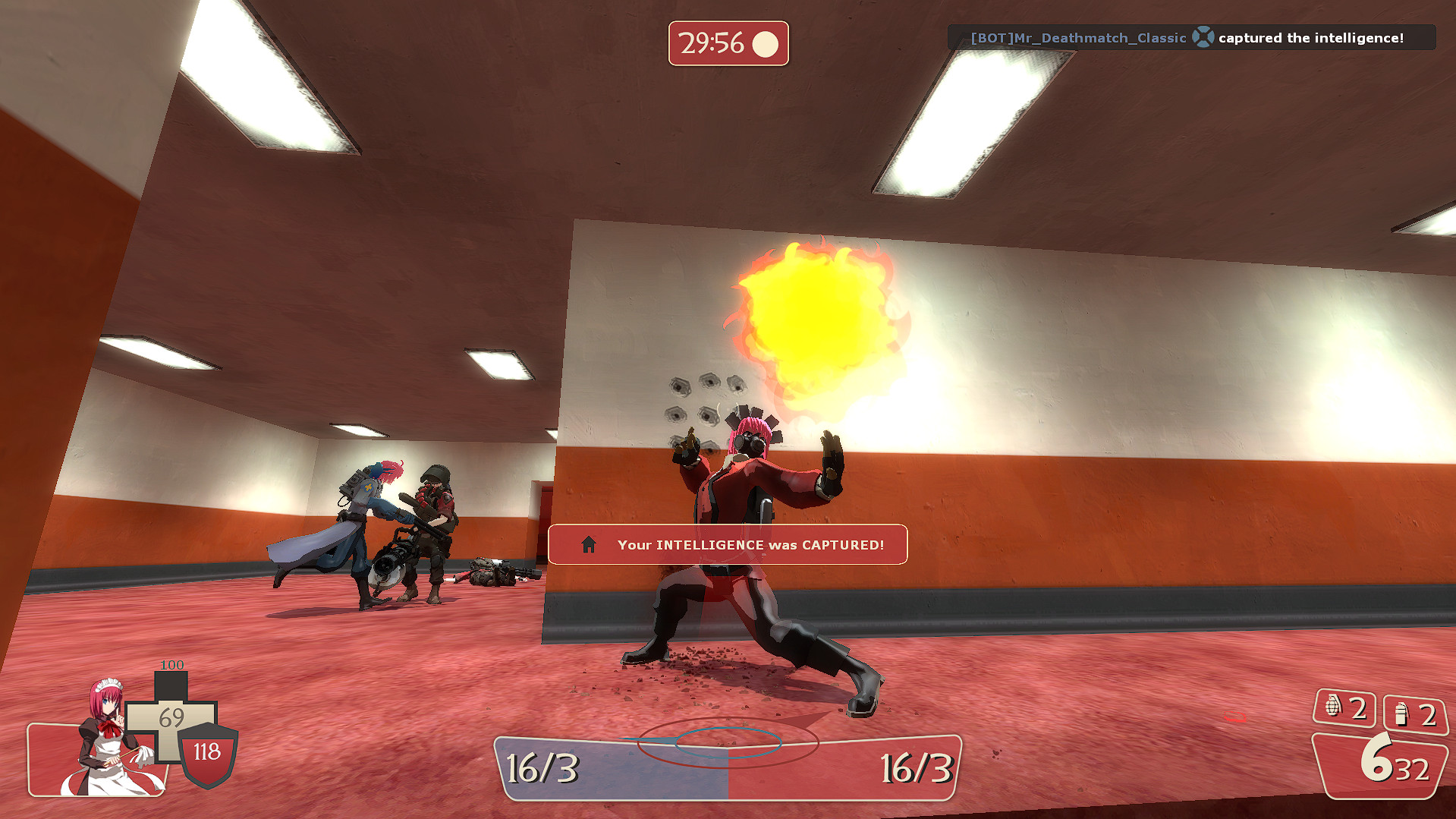The image size is (1456, 819).
Task: Toggle the blue team score panel 16/3
Action: pyautogui.click(x=543, y=767)
